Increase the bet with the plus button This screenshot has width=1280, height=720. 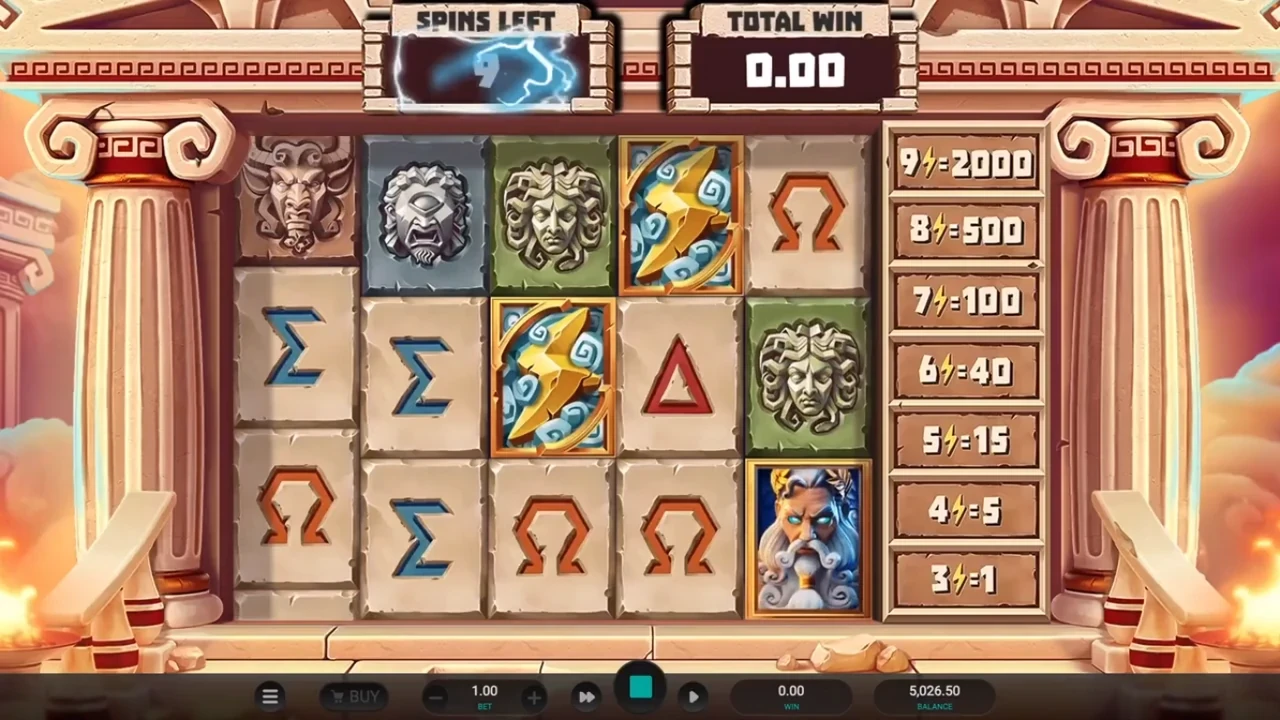point(534,696)
